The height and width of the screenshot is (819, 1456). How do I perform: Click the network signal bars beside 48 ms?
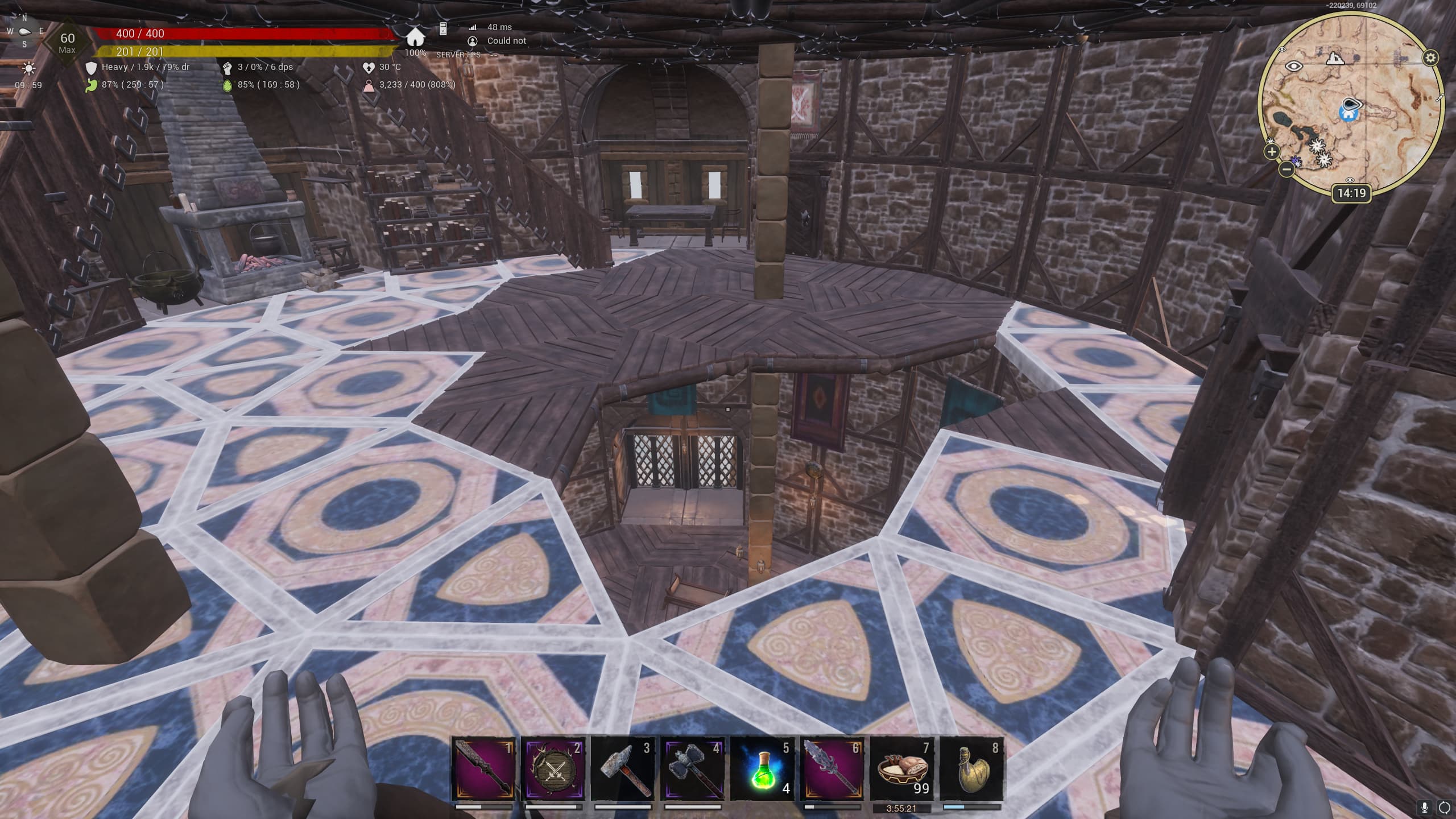point(474,26)
